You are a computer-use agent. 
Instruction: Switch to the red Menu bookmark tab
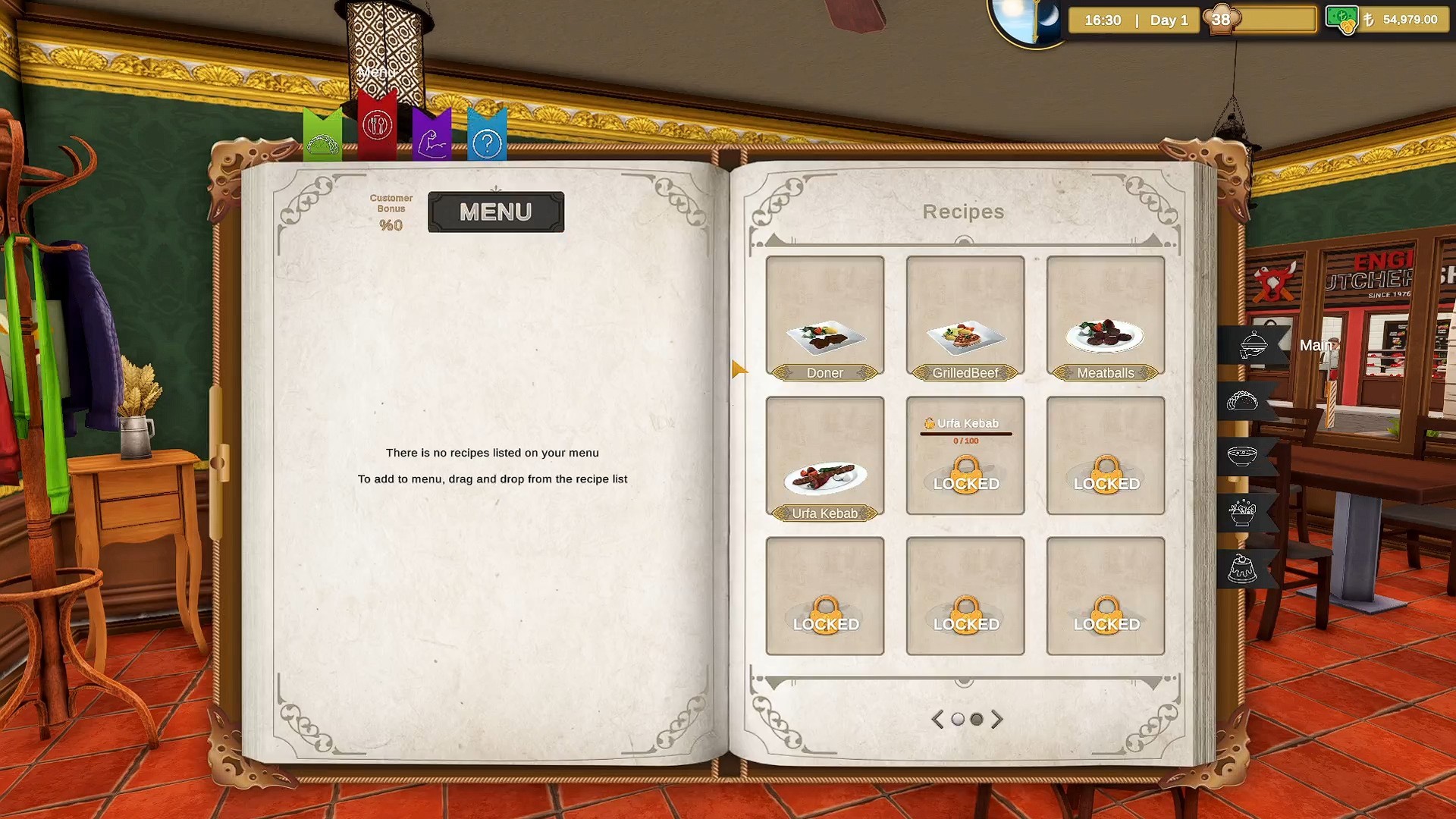click(377, 125)
